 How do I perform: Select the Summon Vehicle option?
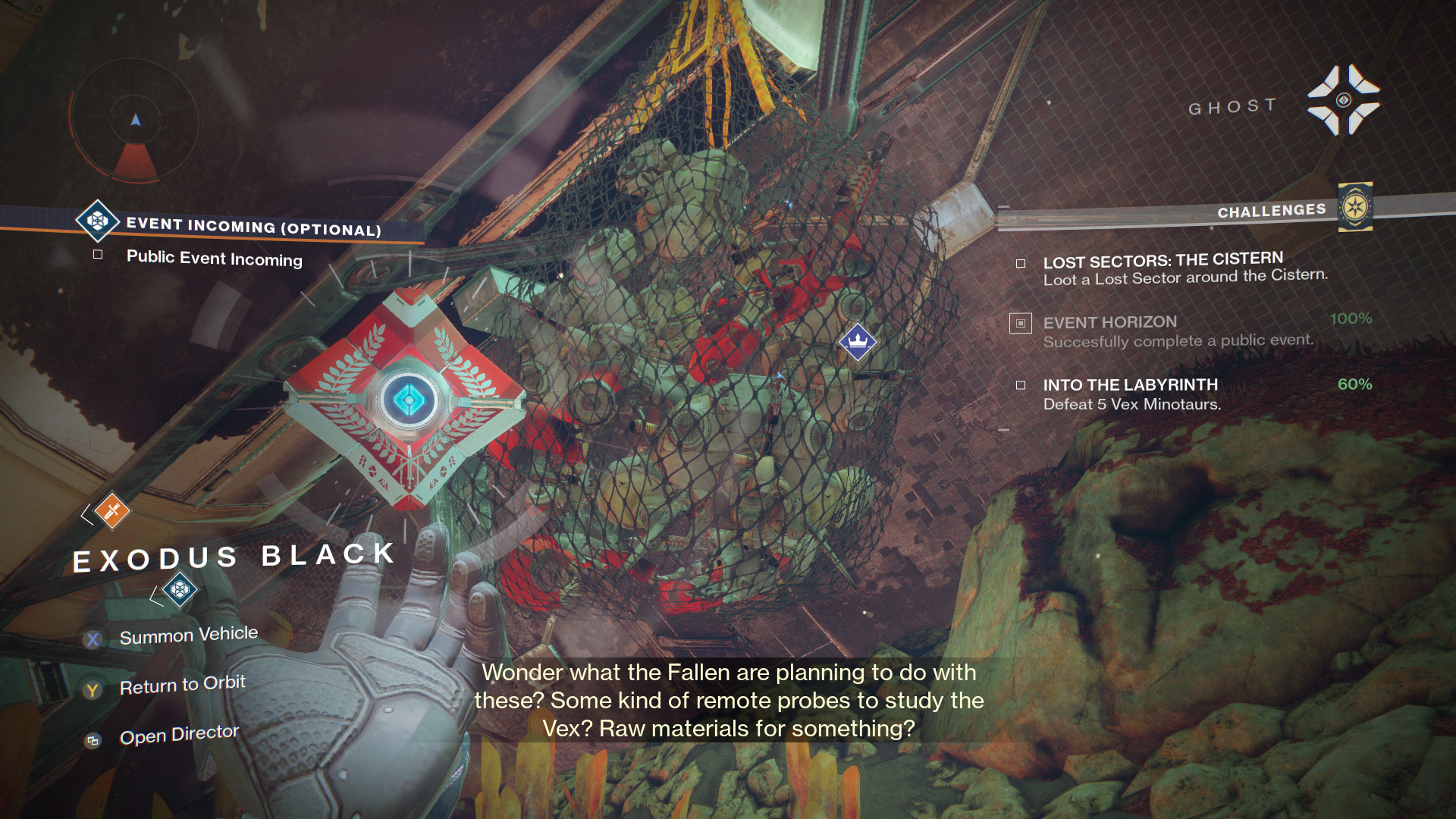pos(188,635)
